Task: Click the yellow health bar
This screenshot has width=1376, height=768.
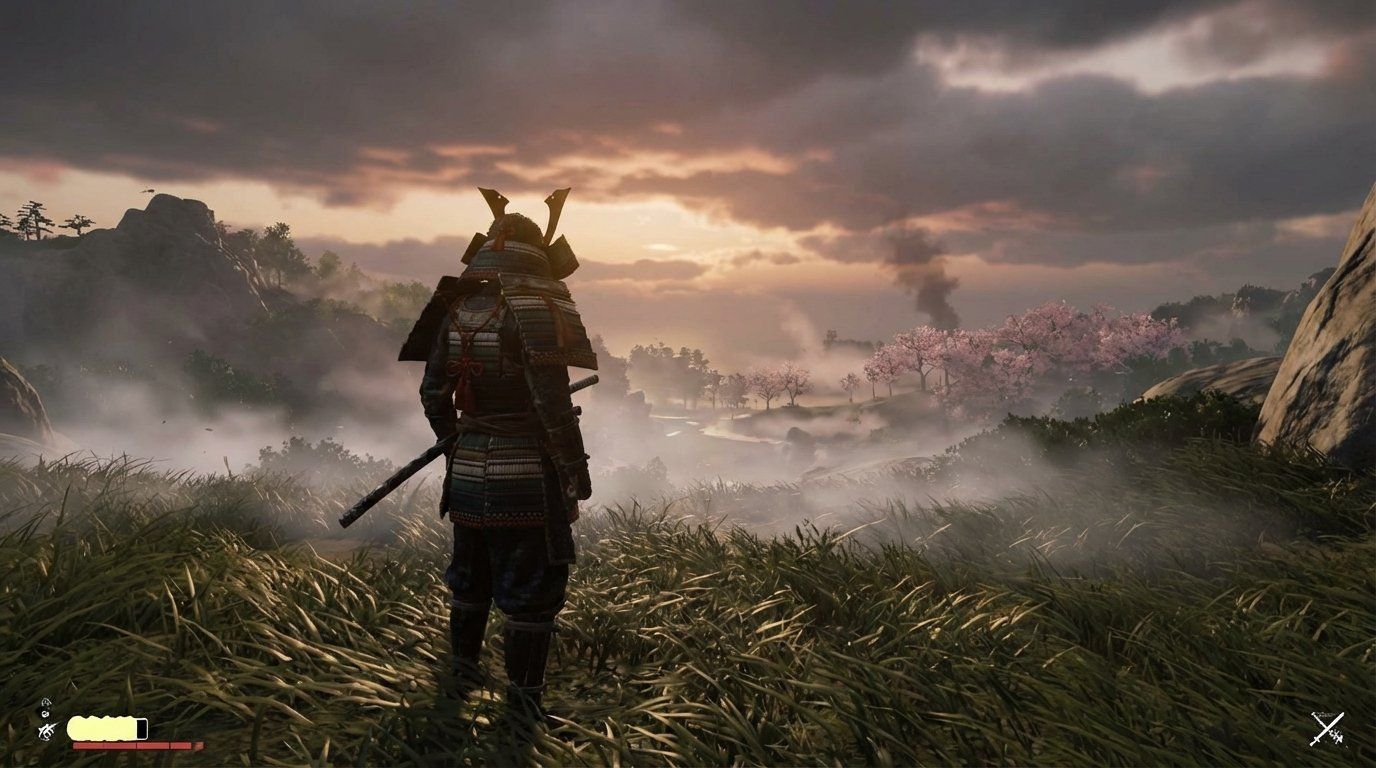Action: pyautogui.click(x=100, y=726)
